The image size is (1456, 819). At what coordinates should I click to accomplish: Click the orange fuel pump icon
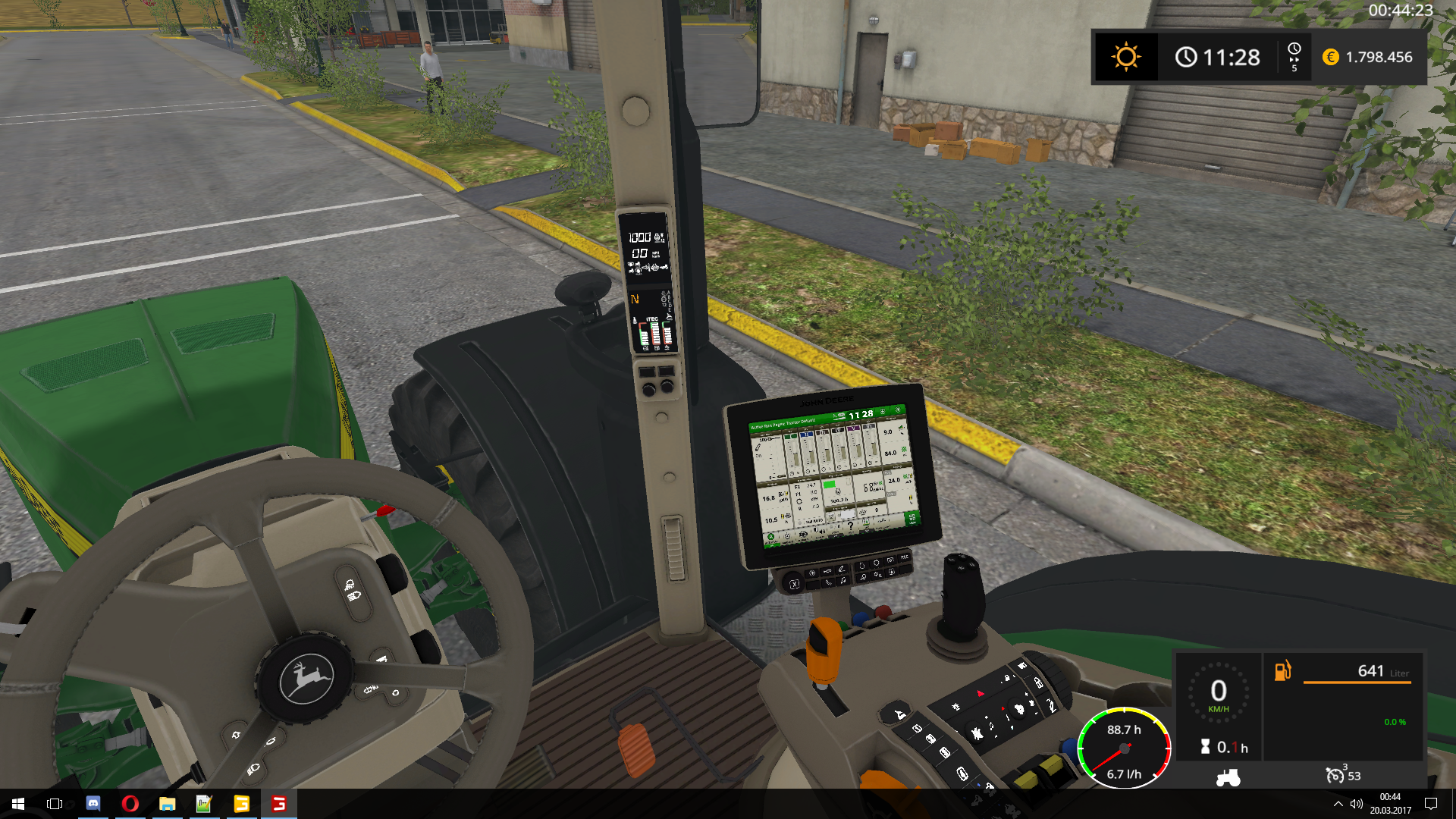[x=1282, y=670]
